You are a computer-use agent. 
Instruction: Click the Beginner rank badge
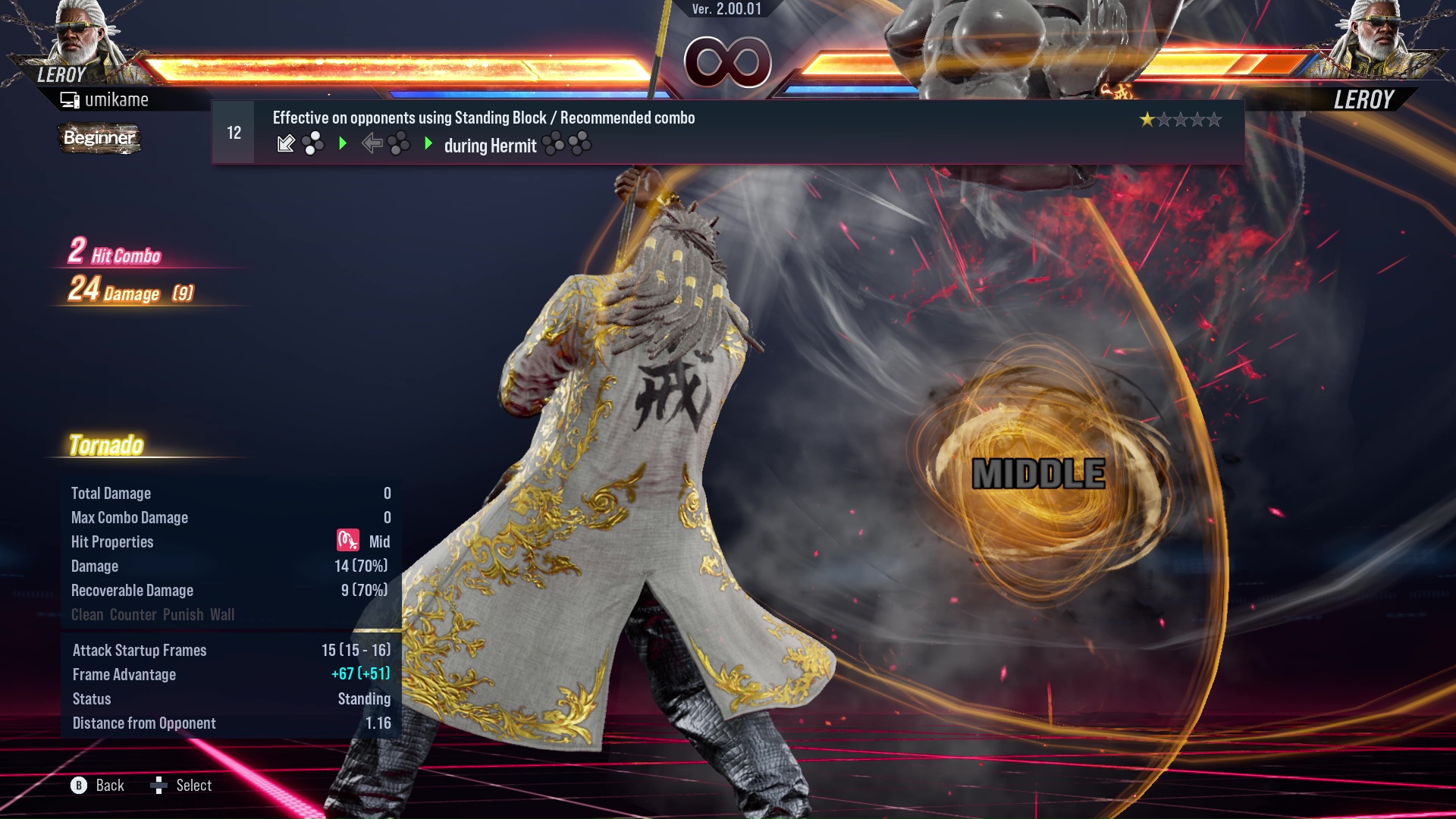click(x=99, y=139)
